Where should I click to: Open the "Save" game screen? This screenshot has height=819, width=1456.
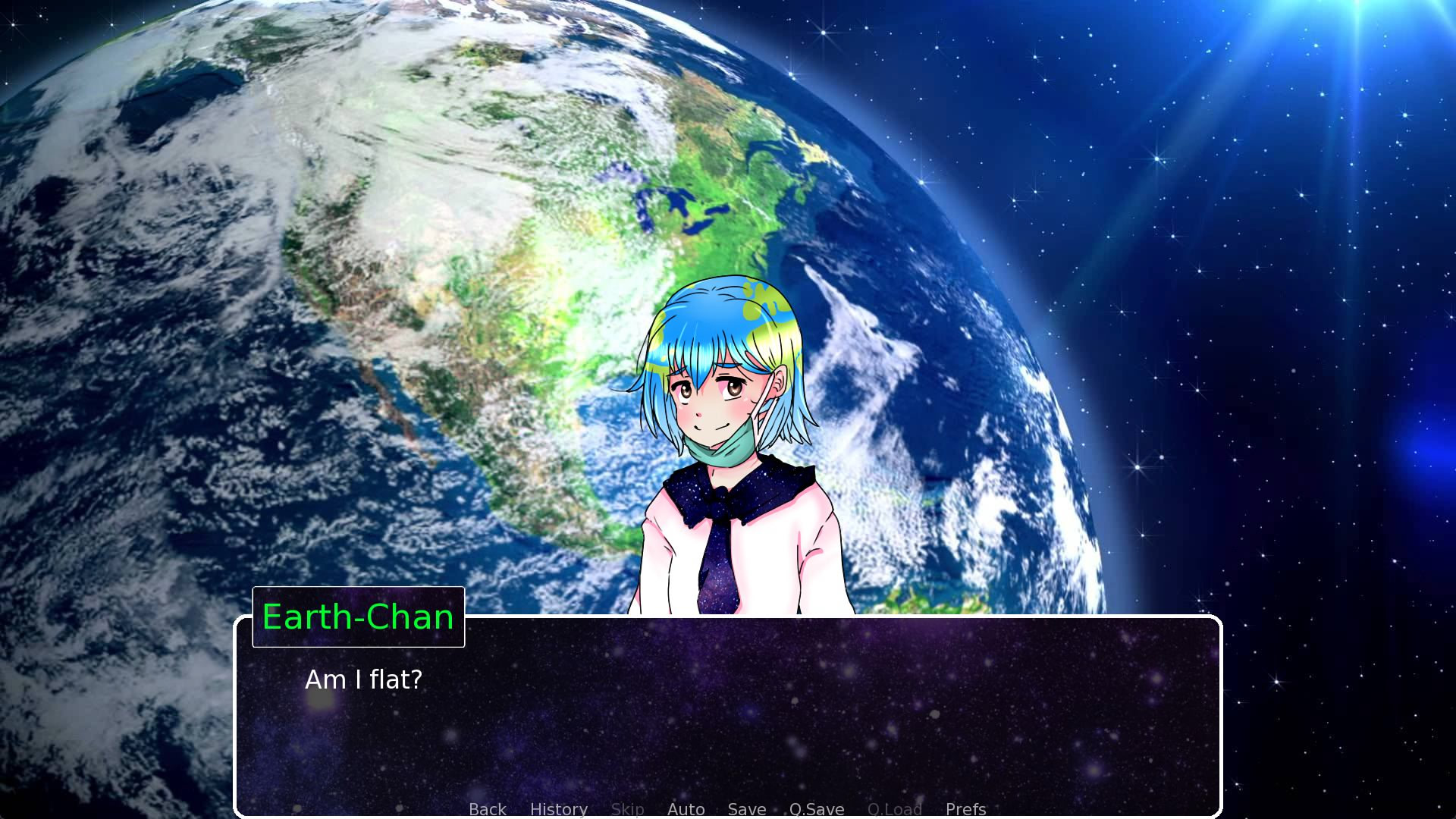746,809
